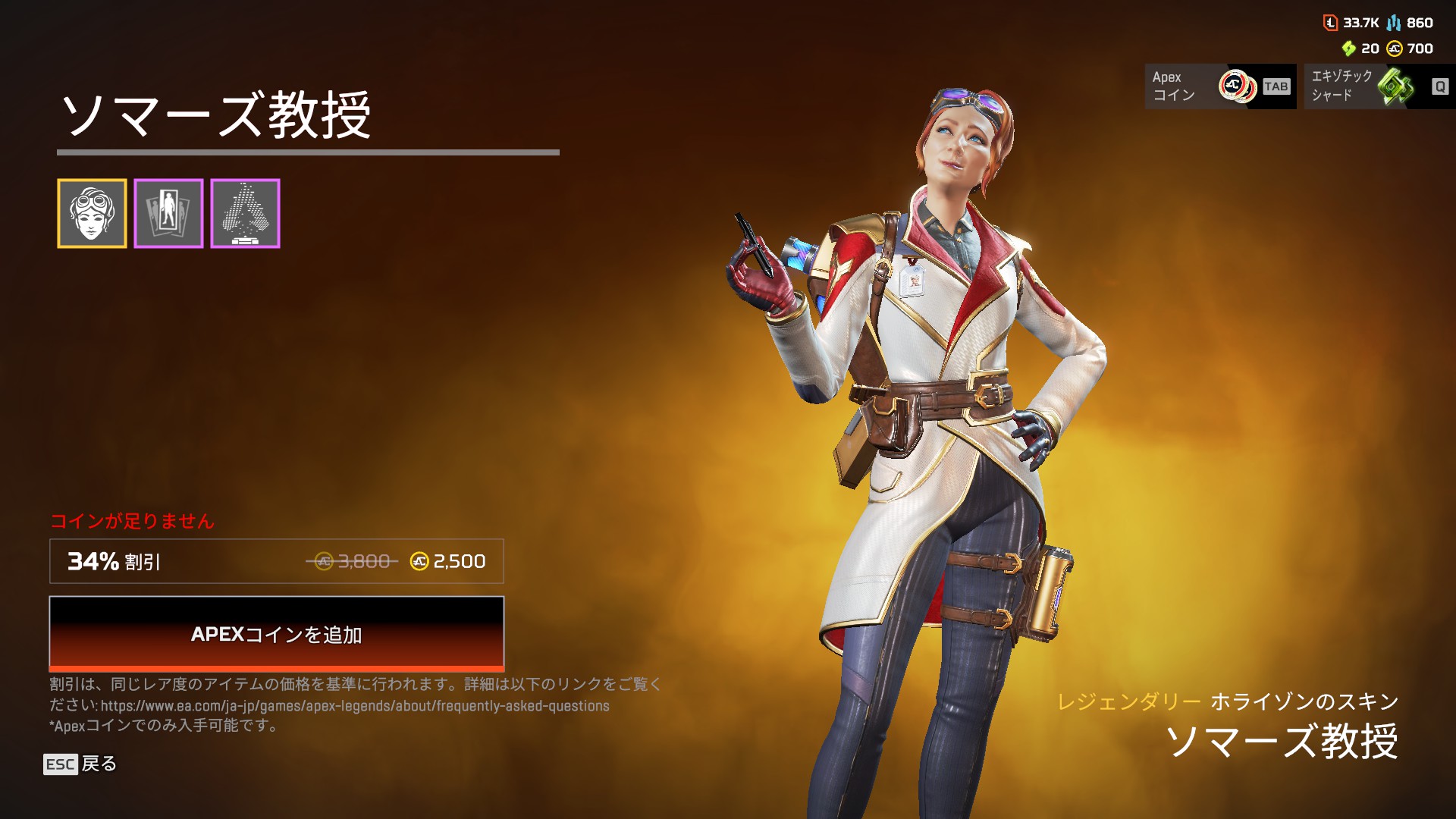Image resolution: width=1456 pixels, height=819 pixels.
Task: Open the Apex コイン currency button
Action: (1220, 86)
